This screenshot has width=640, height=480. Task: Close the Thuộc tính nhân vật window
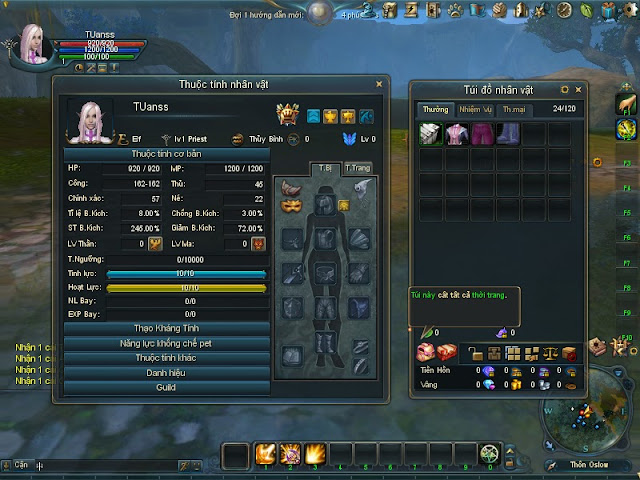click(x=378, y=85)
